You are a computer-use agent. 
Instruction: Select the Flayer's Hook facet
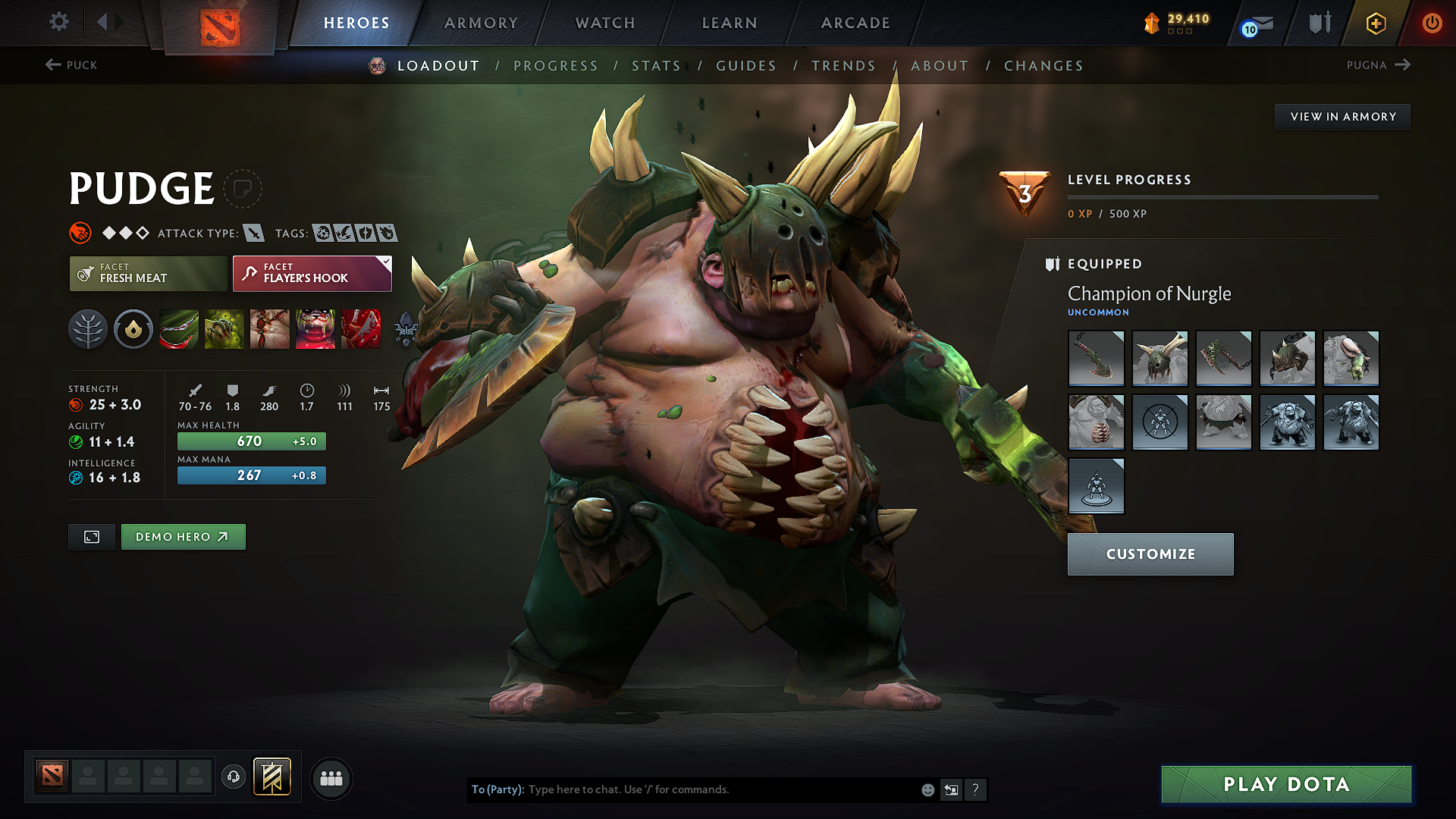311,273
